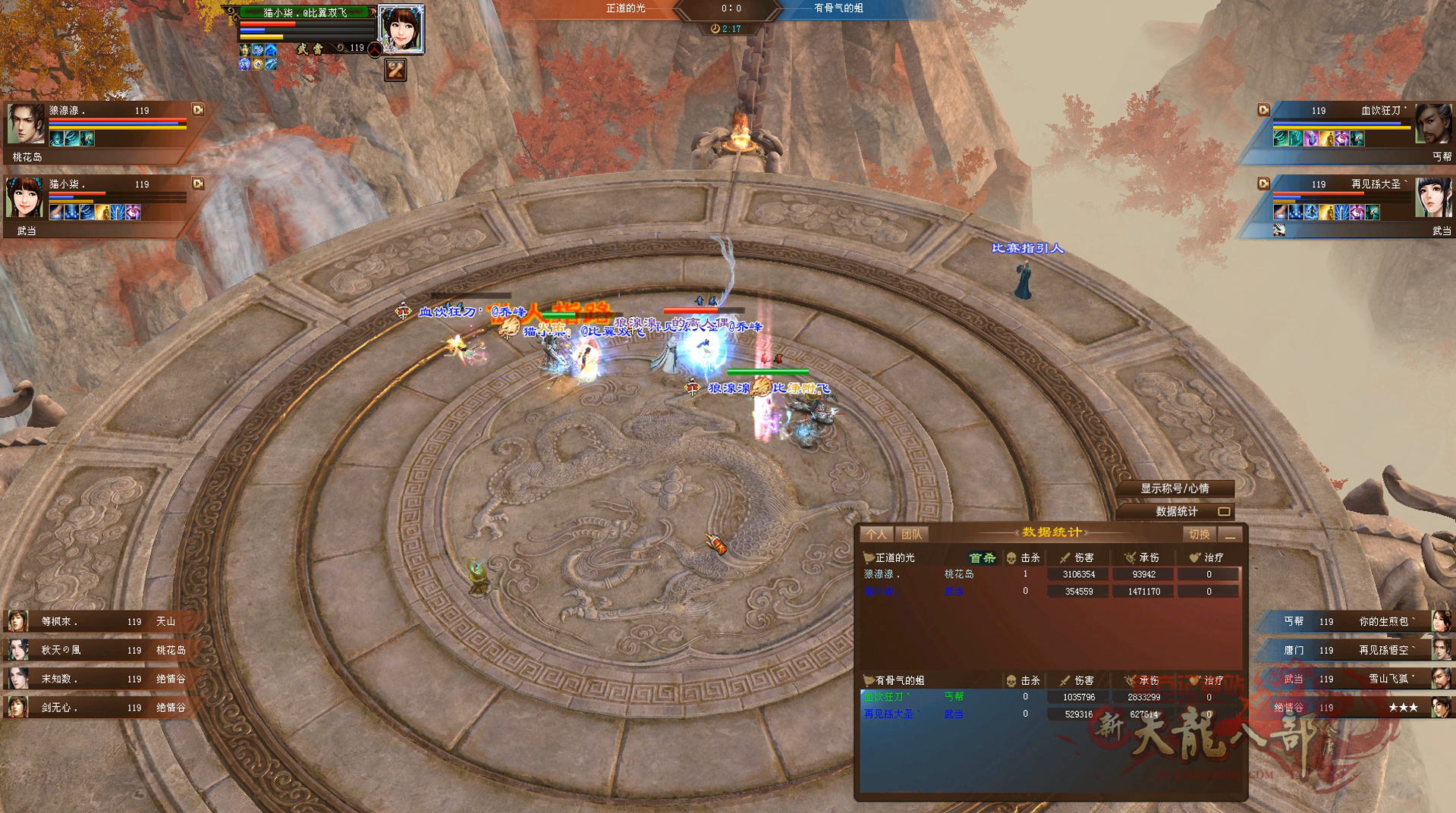The image size is (1456, 813).
Task: Click the 切换 button in stats panel
Action: point(1199,535)
